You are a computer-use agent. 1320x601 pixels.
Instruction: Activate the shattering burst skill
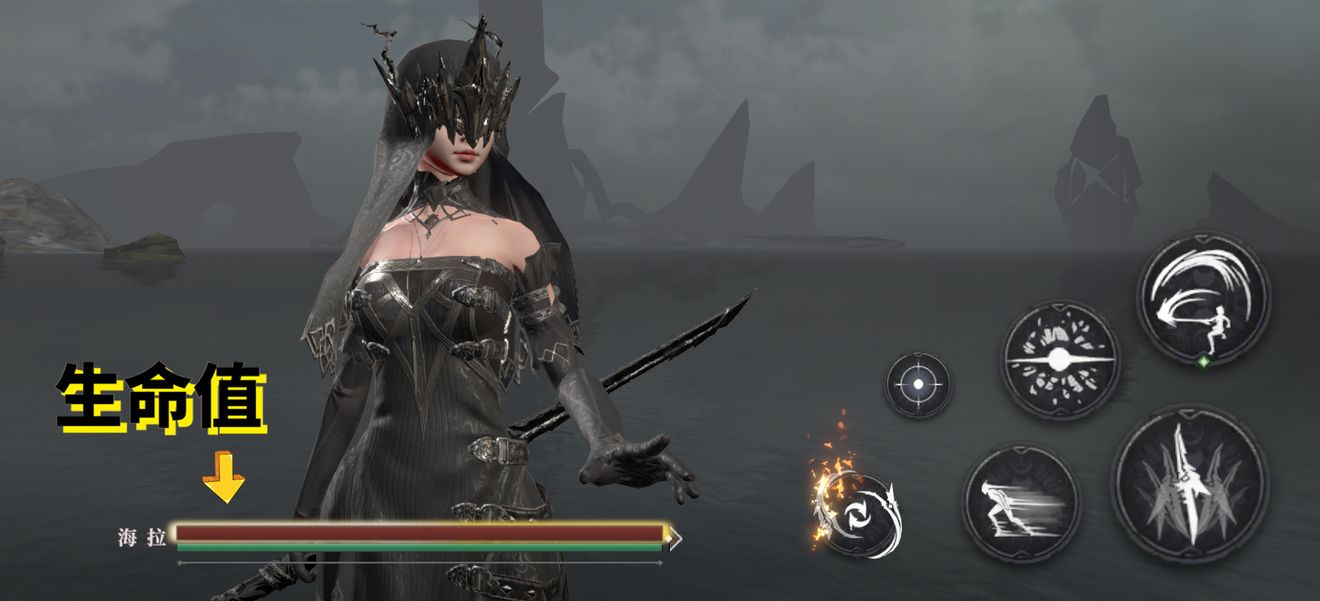click(x=1061, y=359)
